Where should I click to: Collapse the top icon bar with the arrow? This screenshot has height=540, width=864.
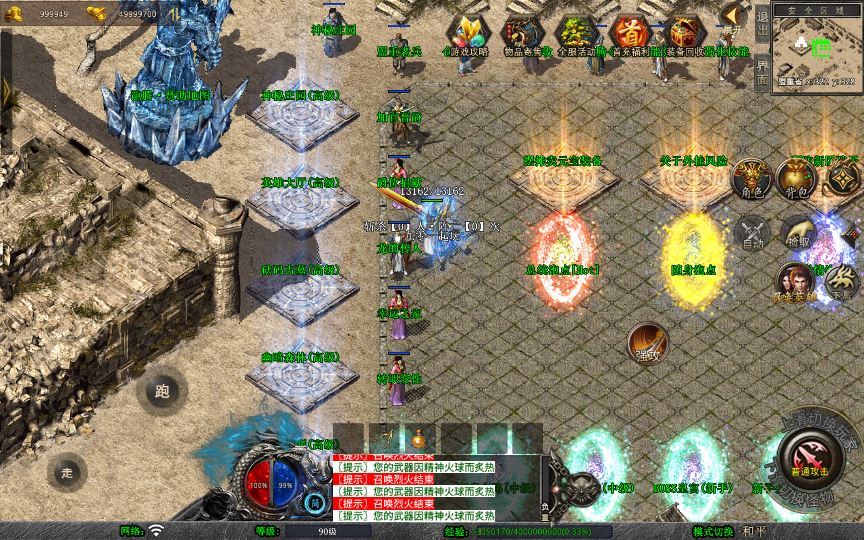coord(733,14)
